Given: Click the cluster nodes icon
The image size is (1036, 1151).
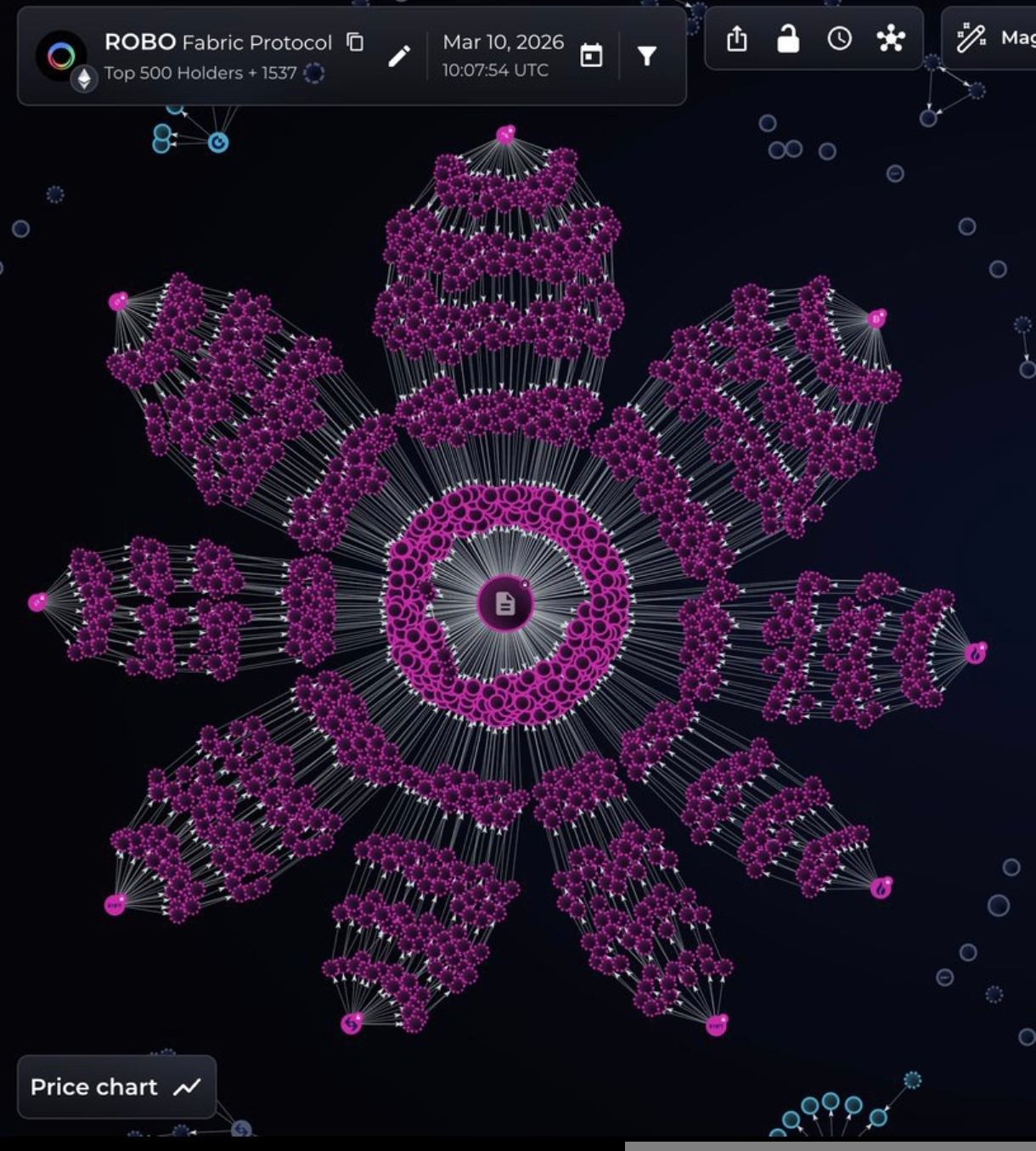Looking at the screenshot, I should [x=891, y=39].
